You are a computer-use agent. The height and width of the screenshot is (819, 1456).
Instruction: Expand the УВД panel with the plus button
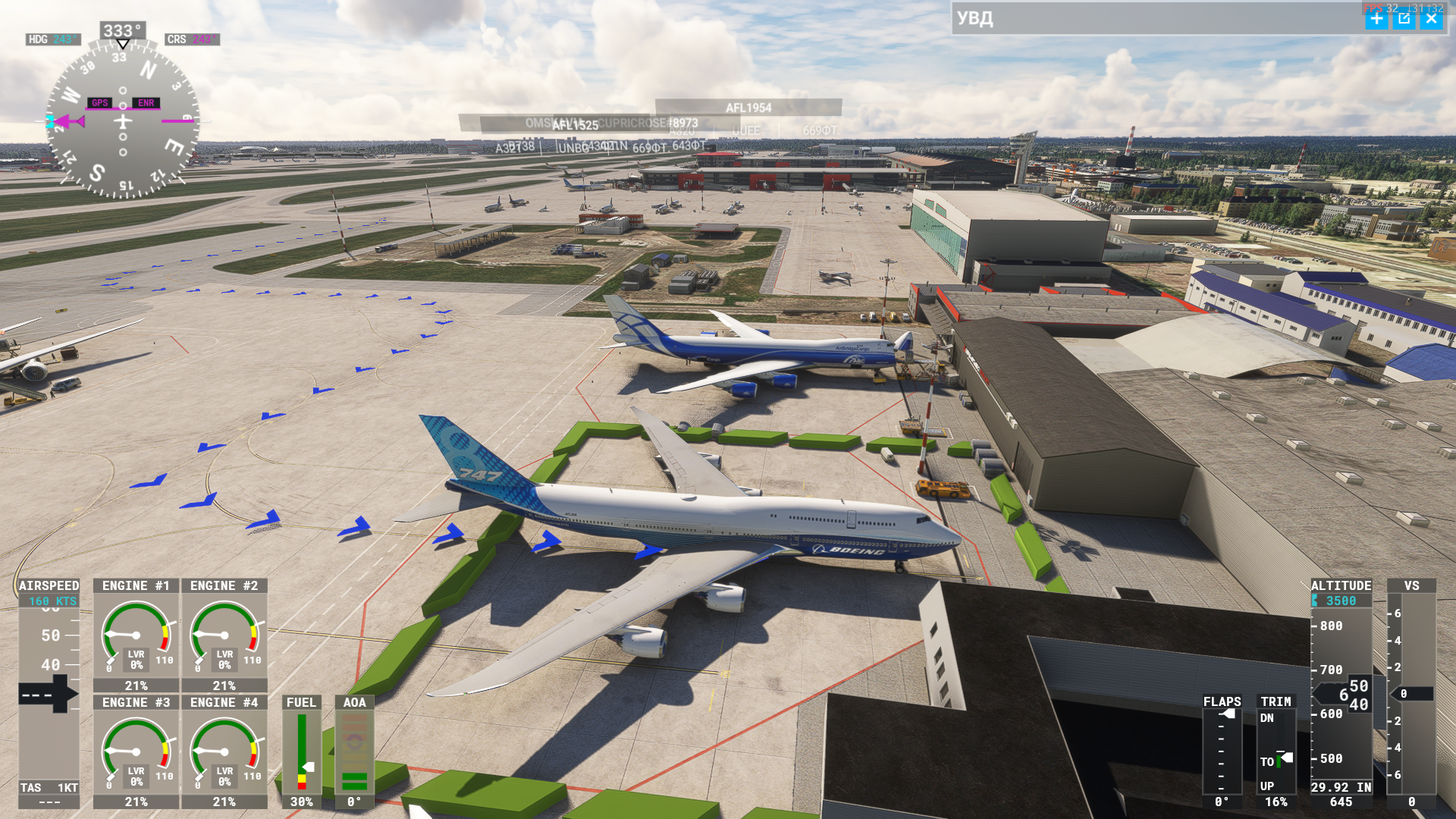1376,19
